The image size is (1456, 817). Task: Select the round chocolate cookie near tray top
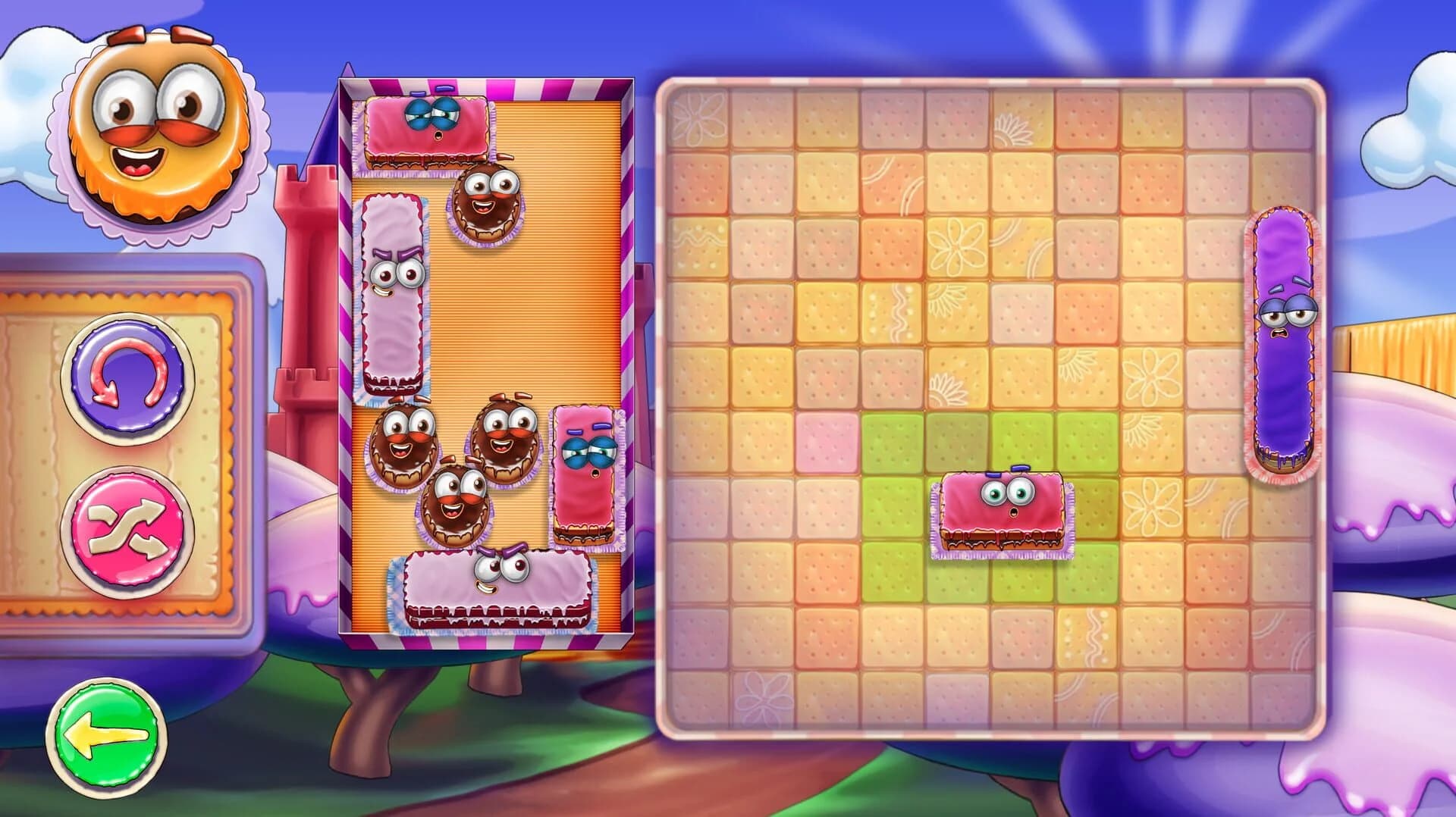tap(485, 205)
